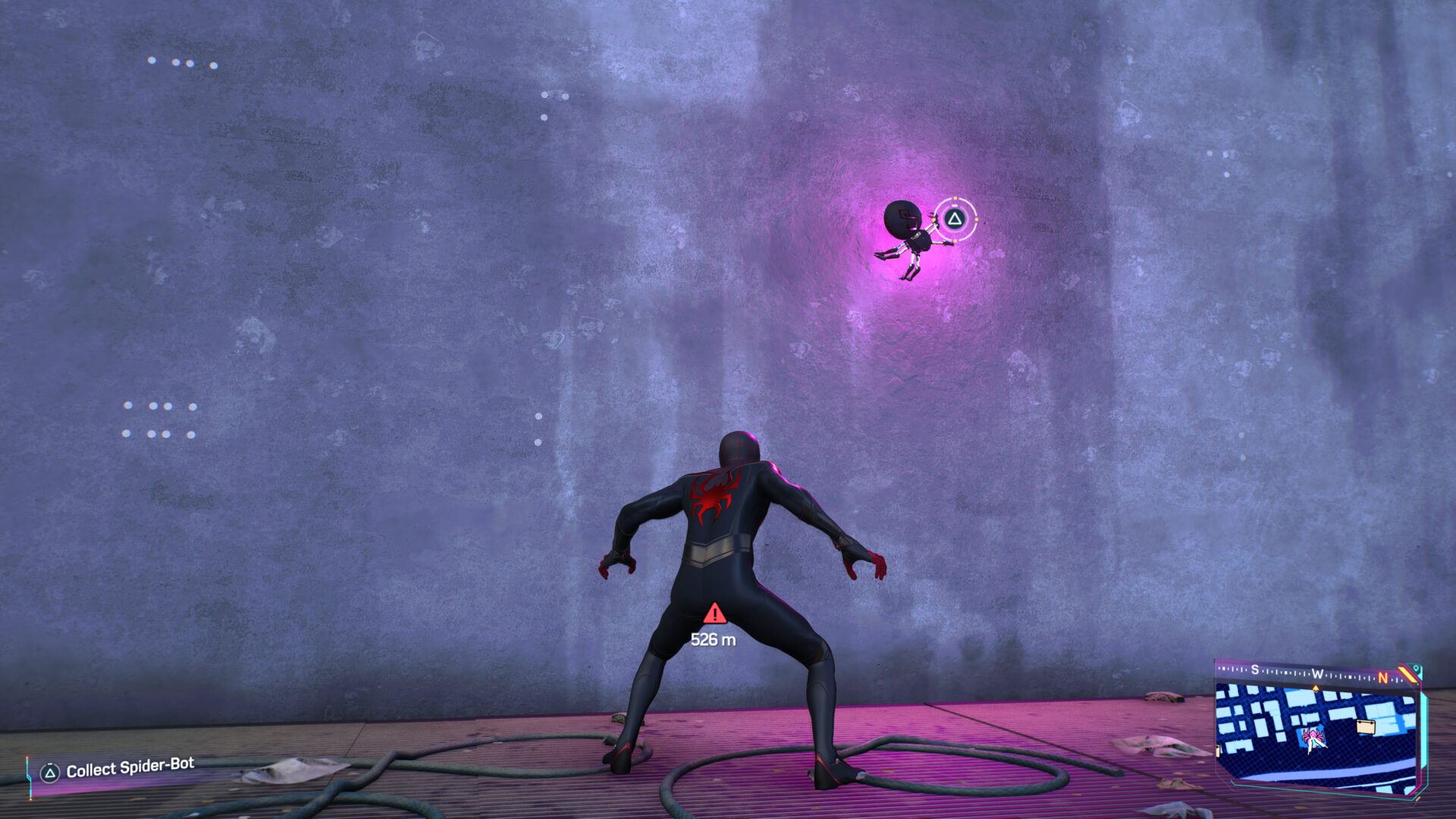Click the W marker on the compass strip

pyautogui.click(x=1318, y=673)
